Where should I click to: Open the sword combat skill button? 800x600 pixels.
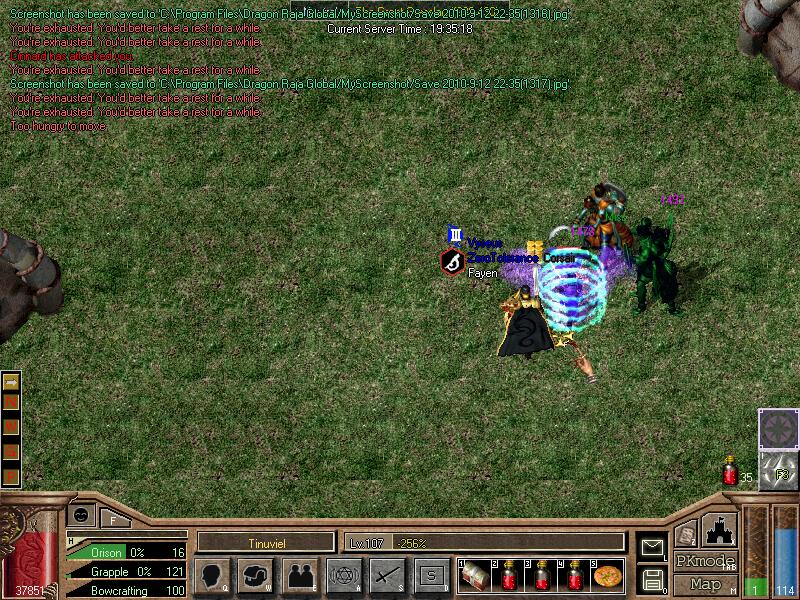[387, 576]
